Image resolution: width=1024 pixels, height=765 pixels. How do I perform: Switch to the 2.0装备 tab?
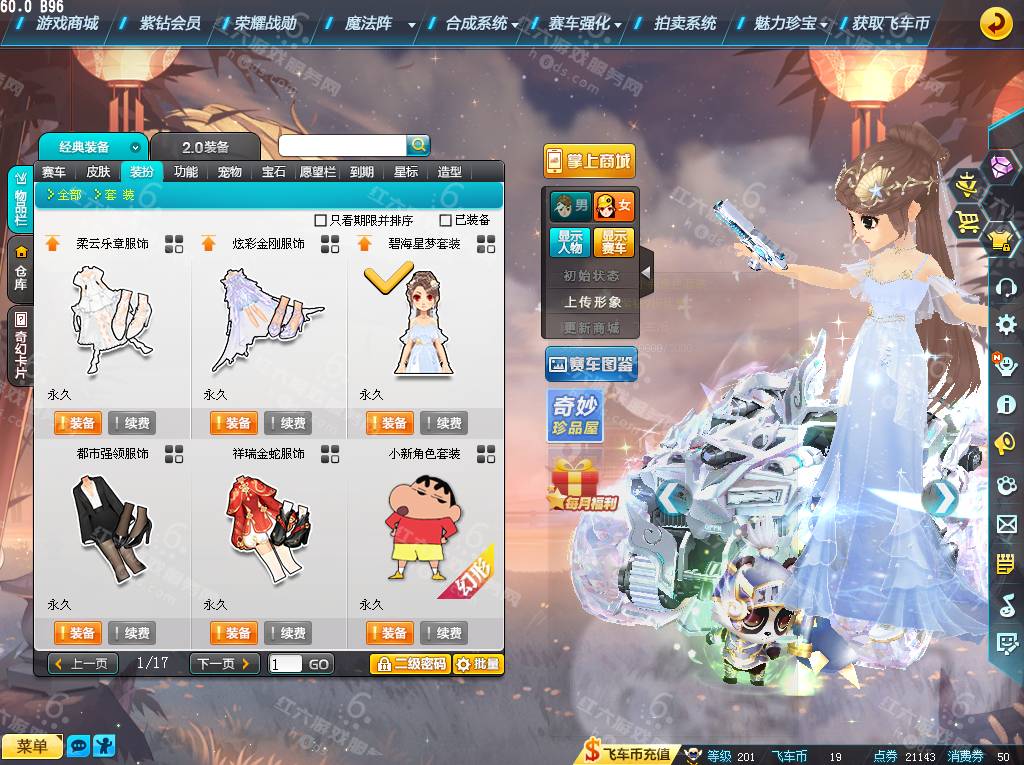205,147
